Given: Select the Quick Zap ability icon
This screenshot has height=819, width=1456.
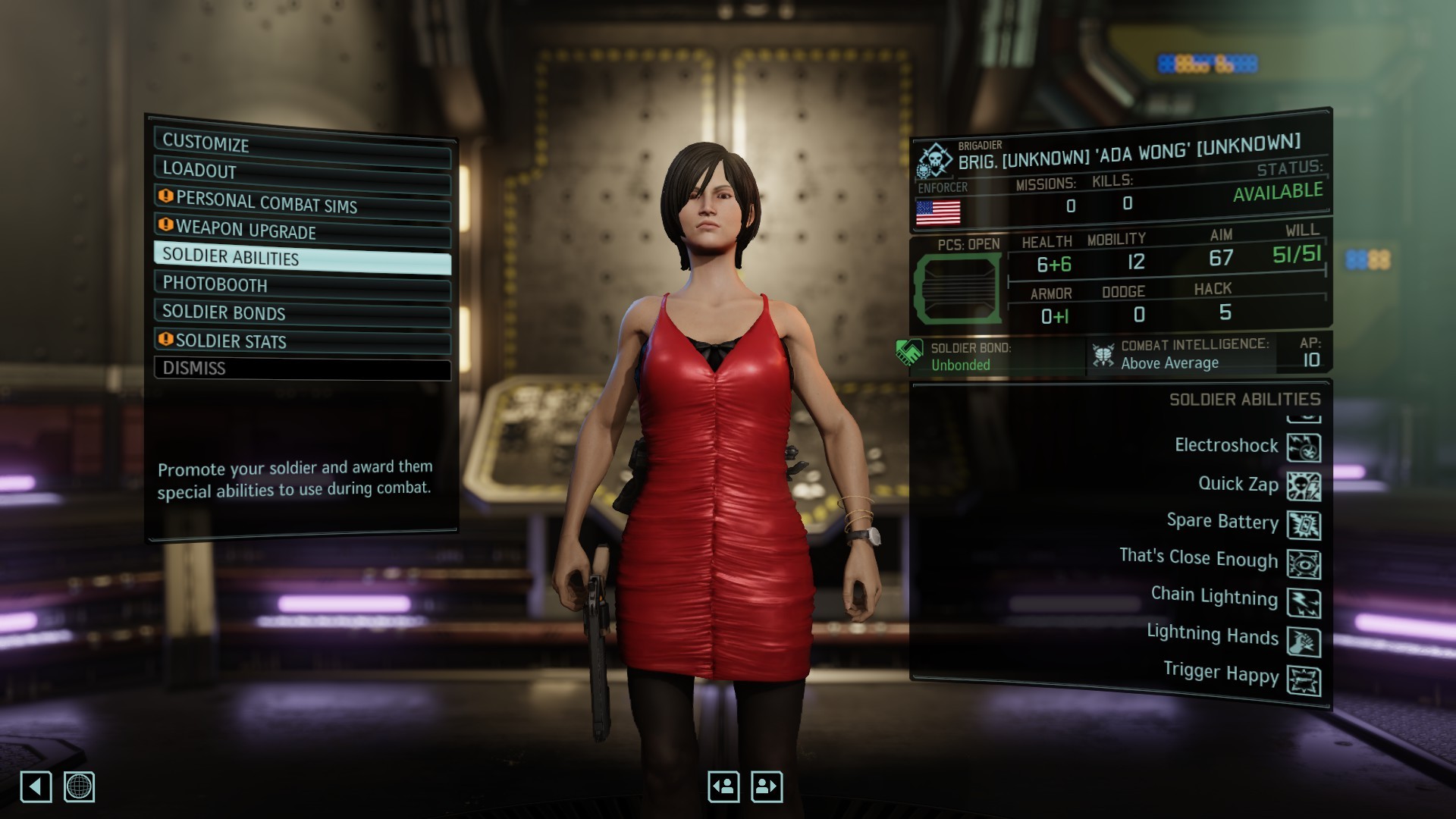Looking at the screenshot, I should 1304,486.
